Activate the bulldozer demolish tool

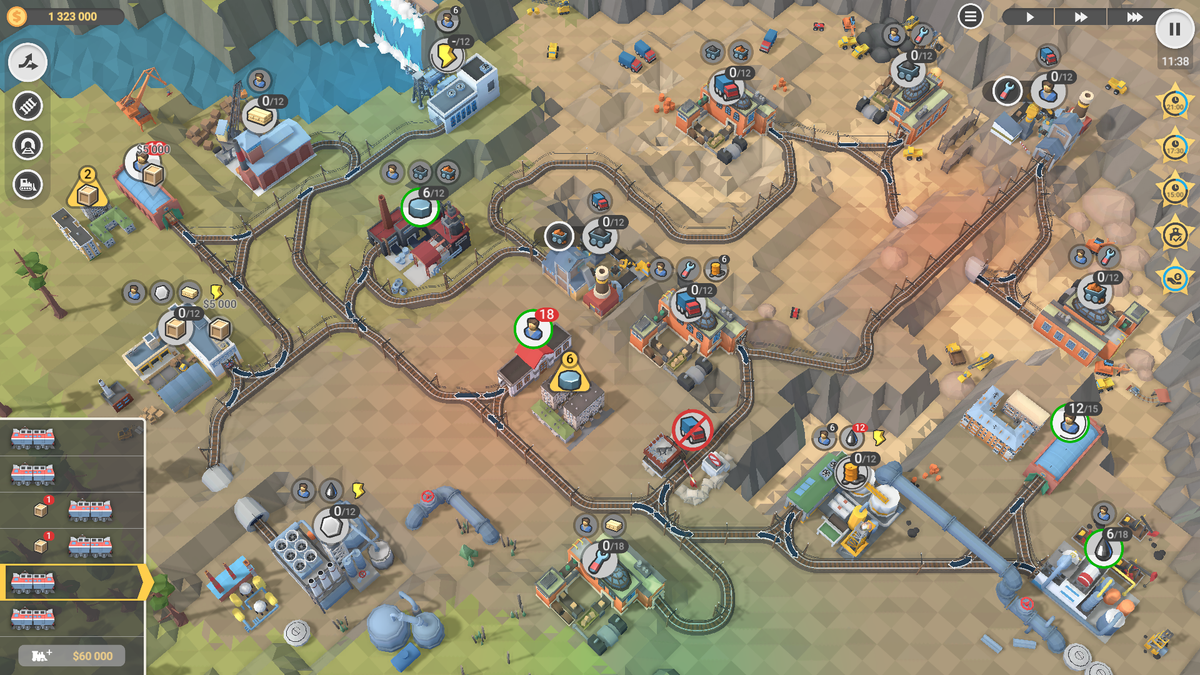28,184
